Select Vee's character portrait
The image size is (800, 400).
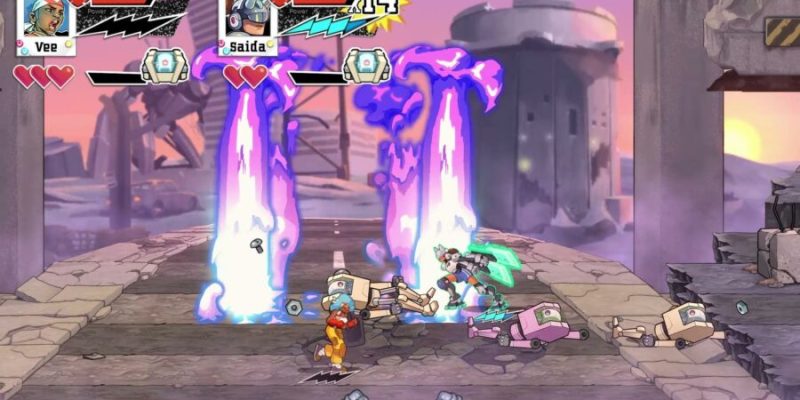tap(43, 18)
